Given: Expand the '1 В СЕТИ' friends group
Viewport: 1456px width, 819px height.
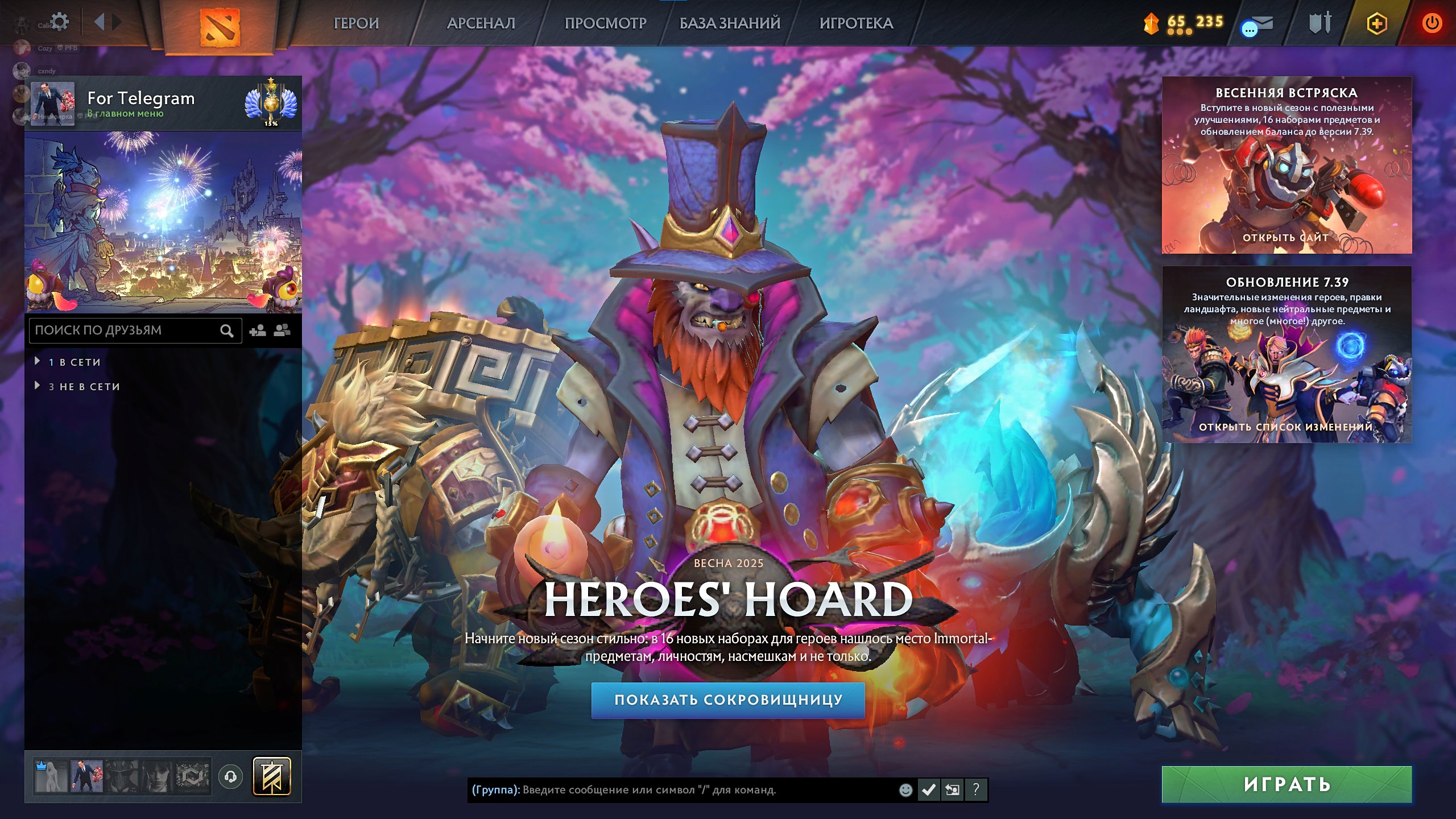Looking at the screenshot, I should click(68, 362).
